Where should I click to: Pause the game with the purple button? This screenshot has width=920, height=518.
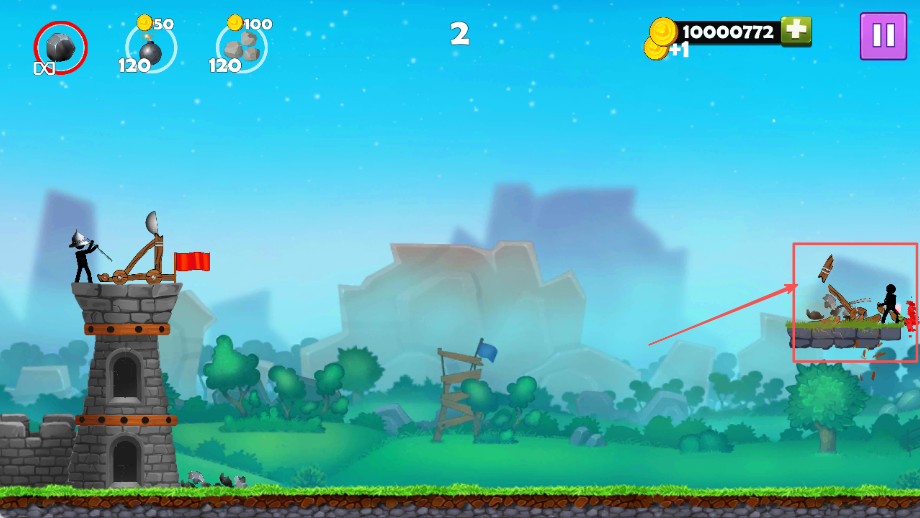point(884,36)
